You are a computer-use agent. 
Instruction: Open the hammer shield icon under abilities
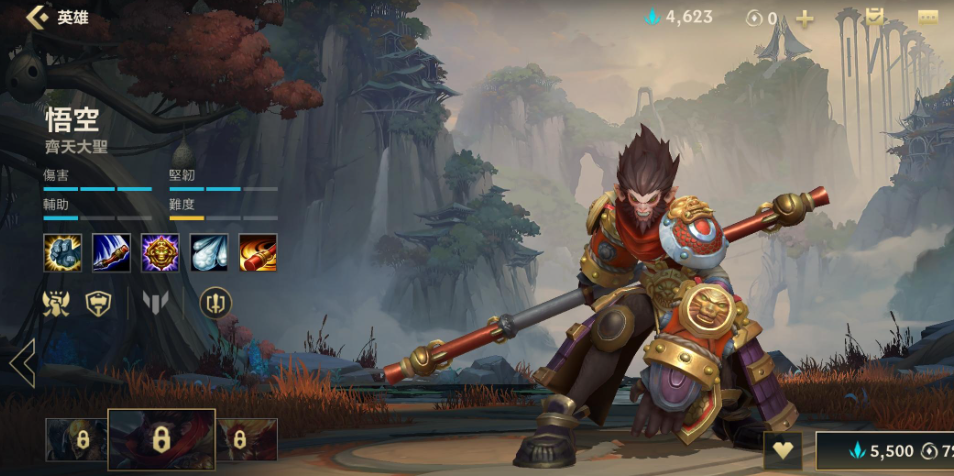point(98,302)
